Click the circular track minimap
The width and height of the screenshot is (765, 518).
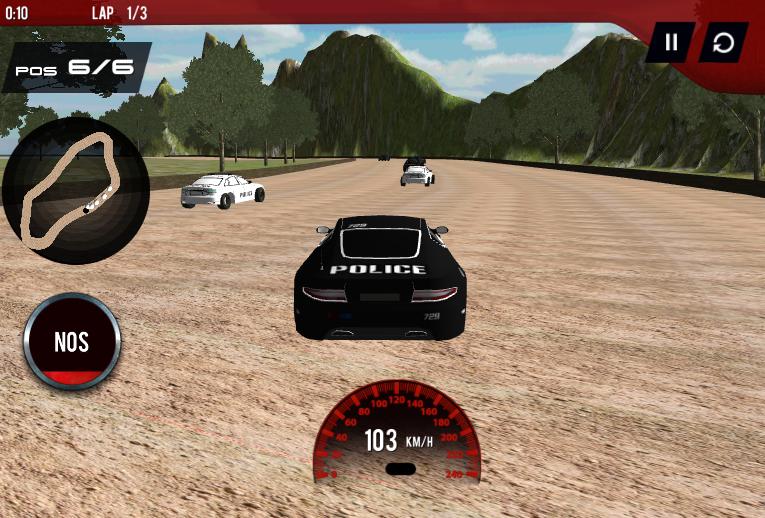[76, 190]
